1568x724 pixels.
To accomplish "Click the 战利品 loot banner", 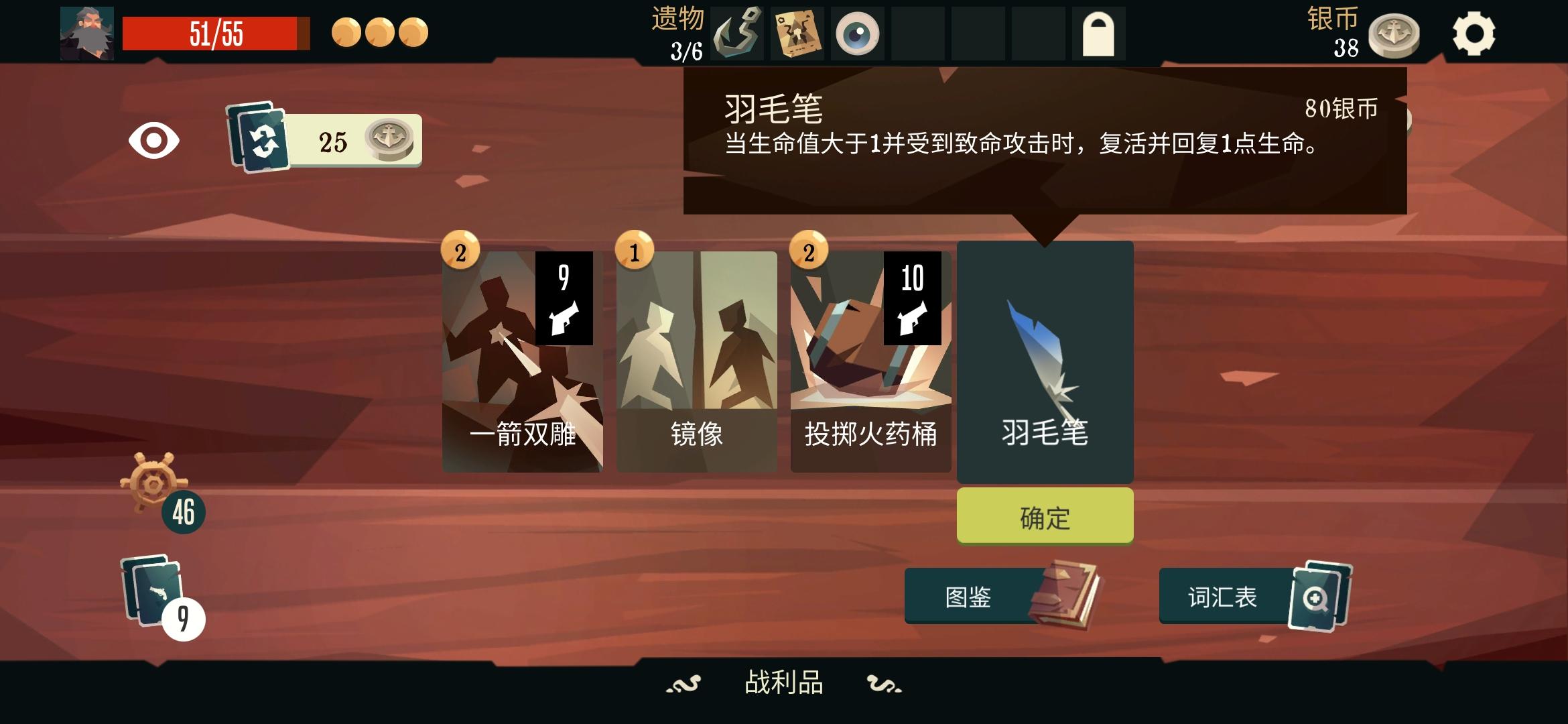I will [784, 681].
